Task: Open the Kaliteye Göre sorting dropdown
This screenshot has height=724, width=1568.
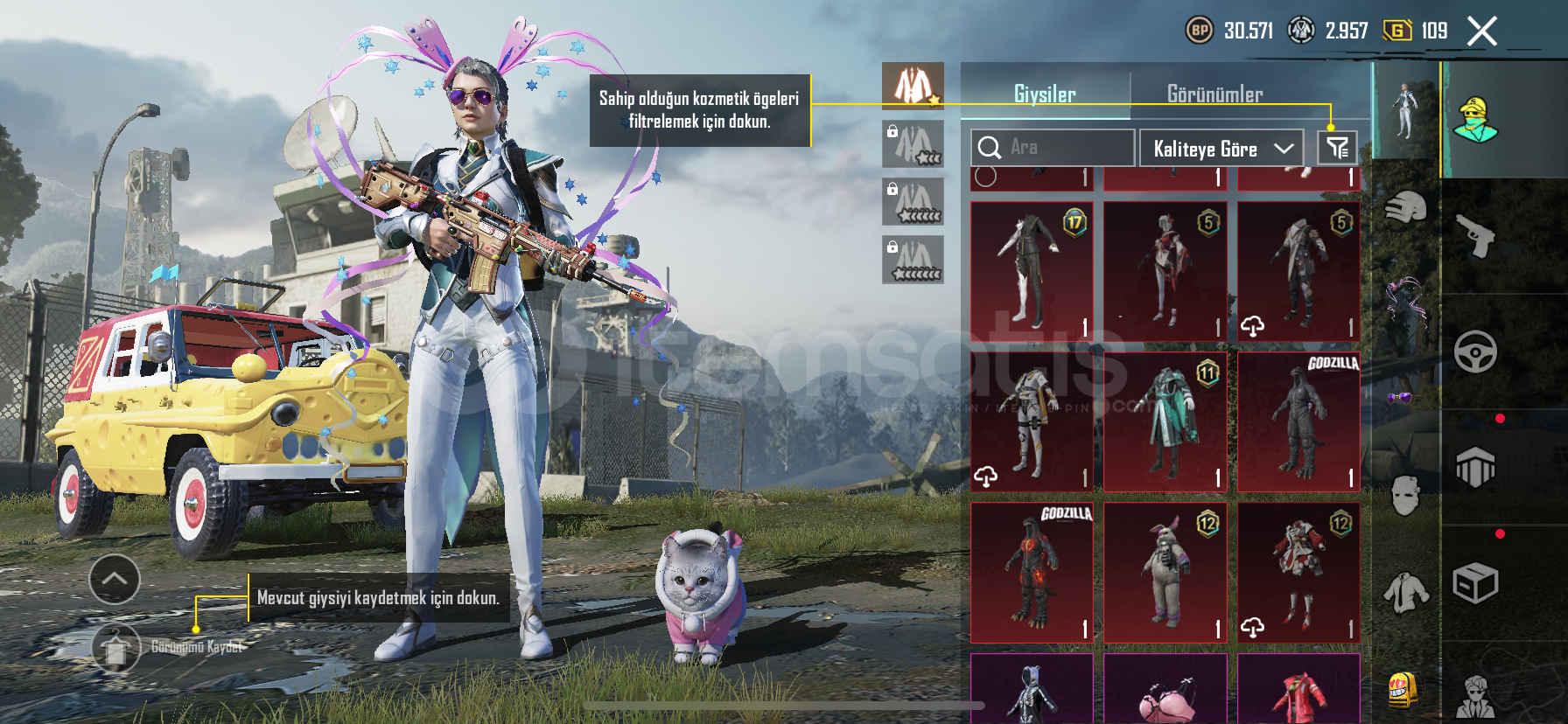Action: [x=1221, y=149]
